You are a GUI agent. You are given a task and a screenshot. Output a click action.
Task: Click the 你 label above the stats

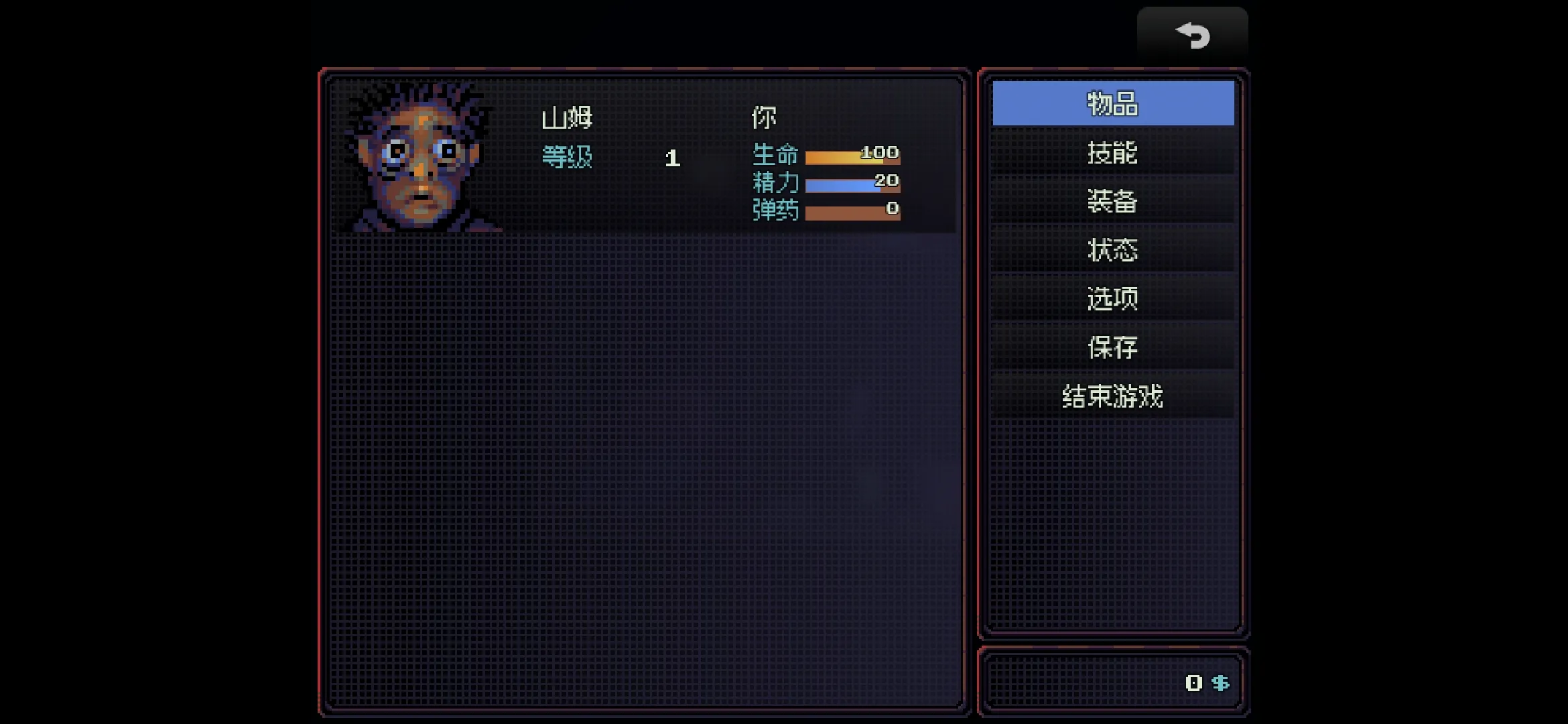point(763,115)
